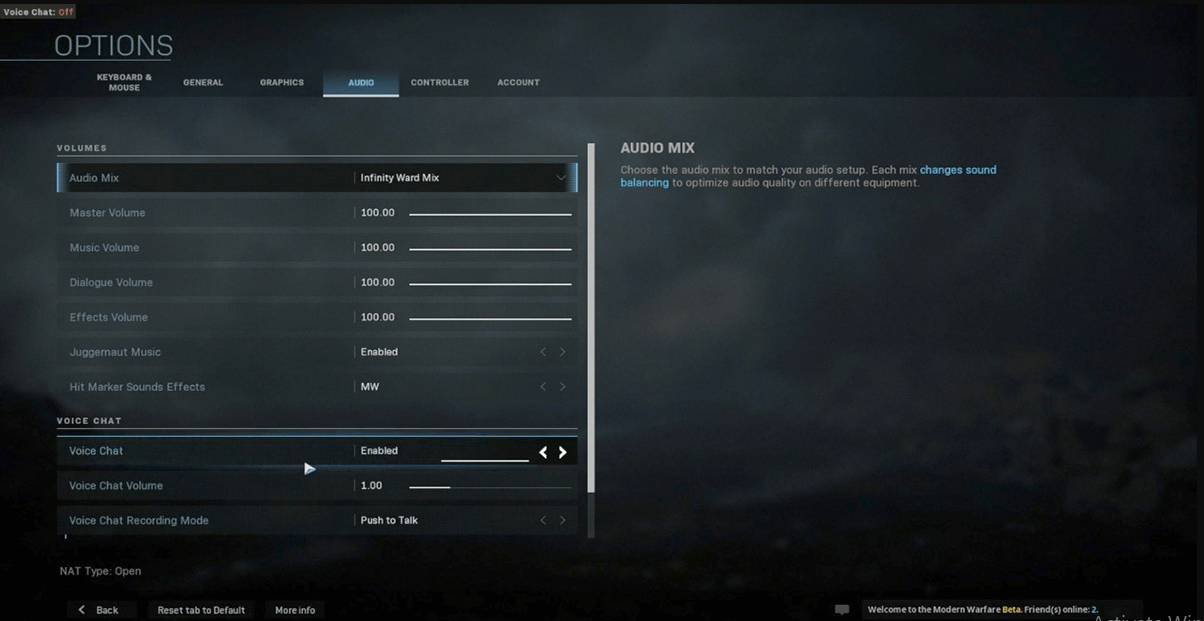The height and width of the screenshot is (621, 1204).
Task: Set the Dialogue Volume slider
Action: tap(490, 284)
